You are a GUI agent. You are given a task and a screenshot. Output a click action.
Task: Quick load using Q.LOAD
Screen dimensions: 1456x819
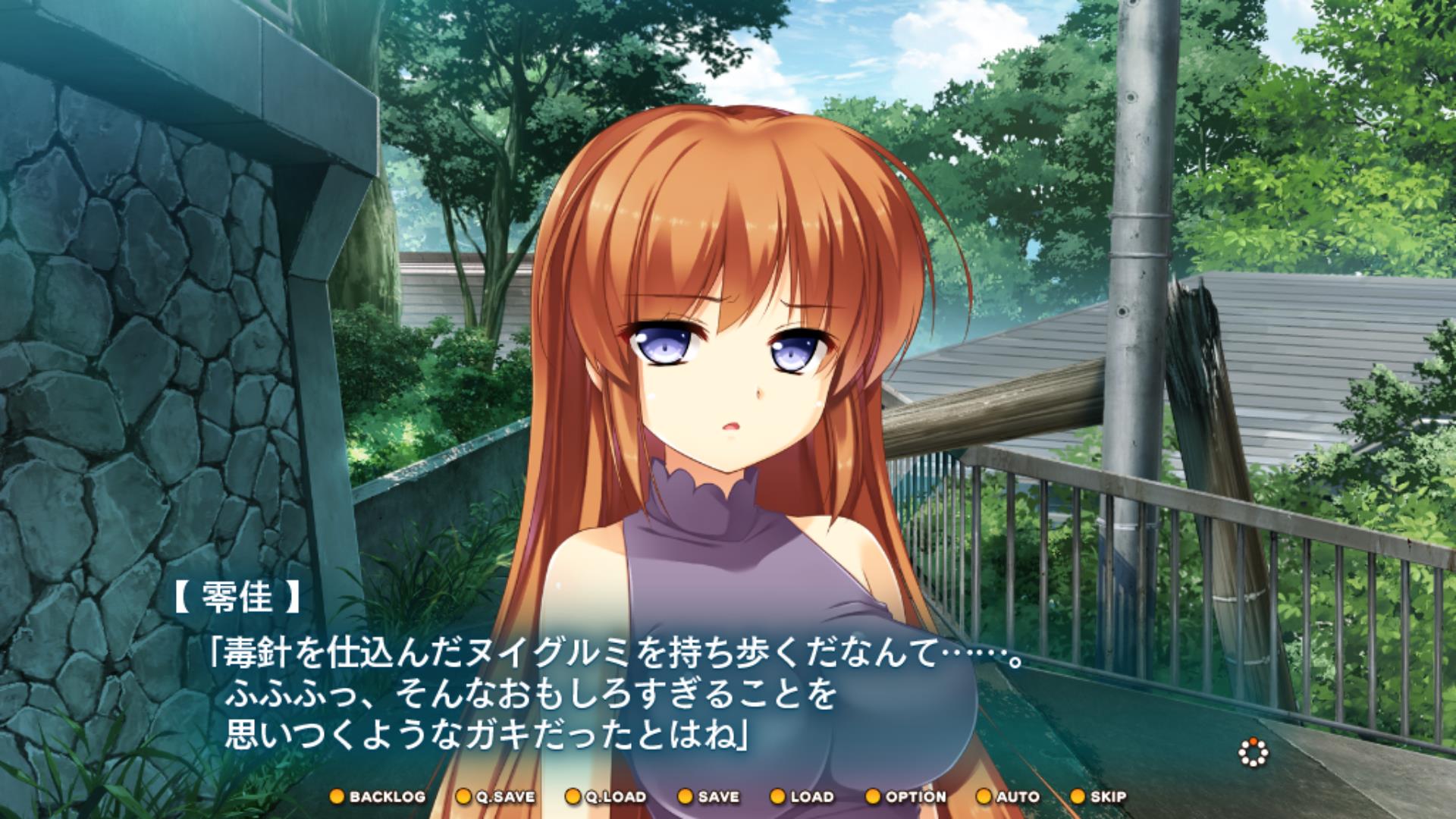click(606, 797)
